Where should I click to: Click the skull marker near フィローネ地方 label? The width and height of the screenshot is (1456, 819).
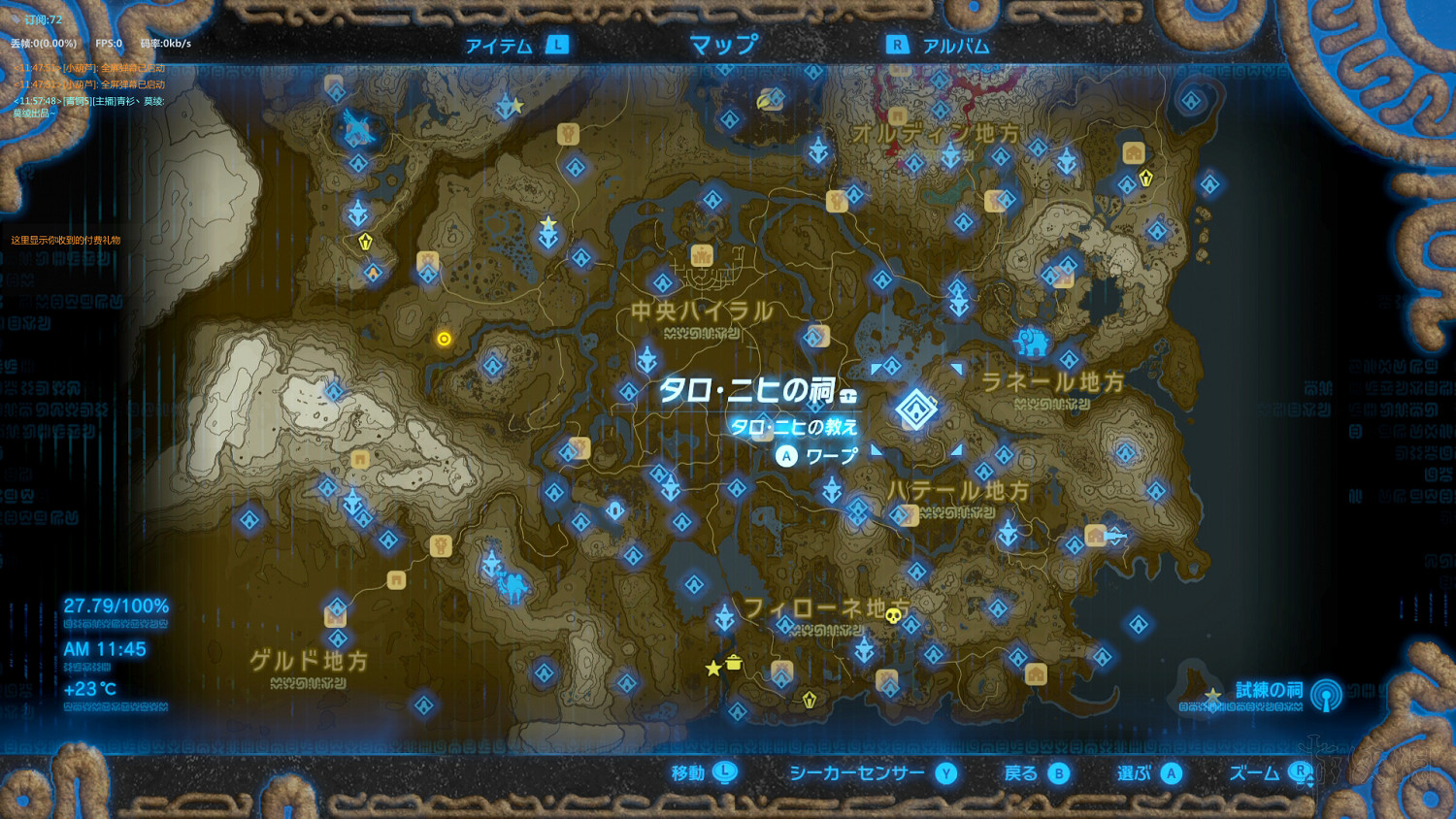pos(893,616)
